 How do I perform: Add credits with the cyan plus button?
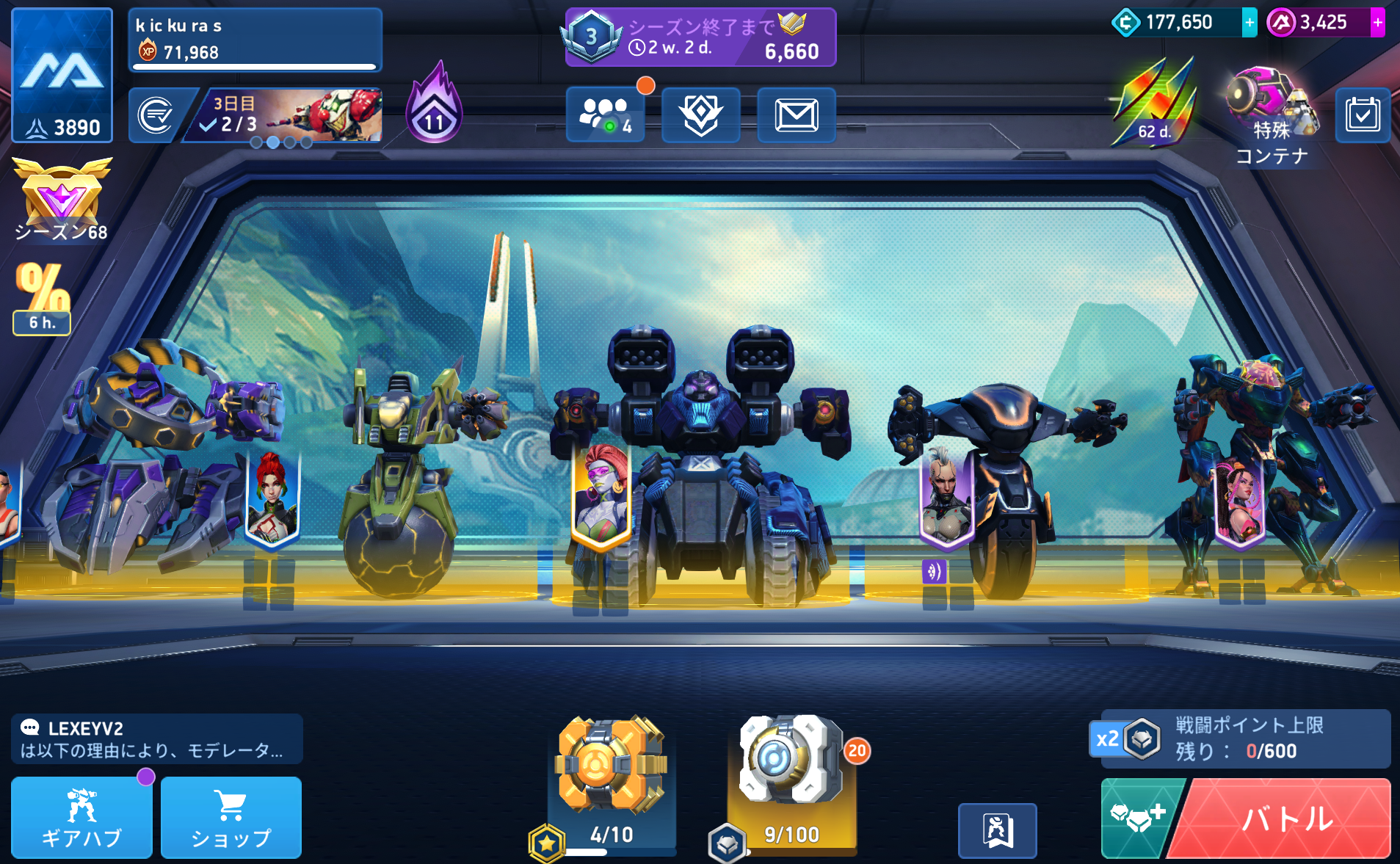pos(1250,23)
